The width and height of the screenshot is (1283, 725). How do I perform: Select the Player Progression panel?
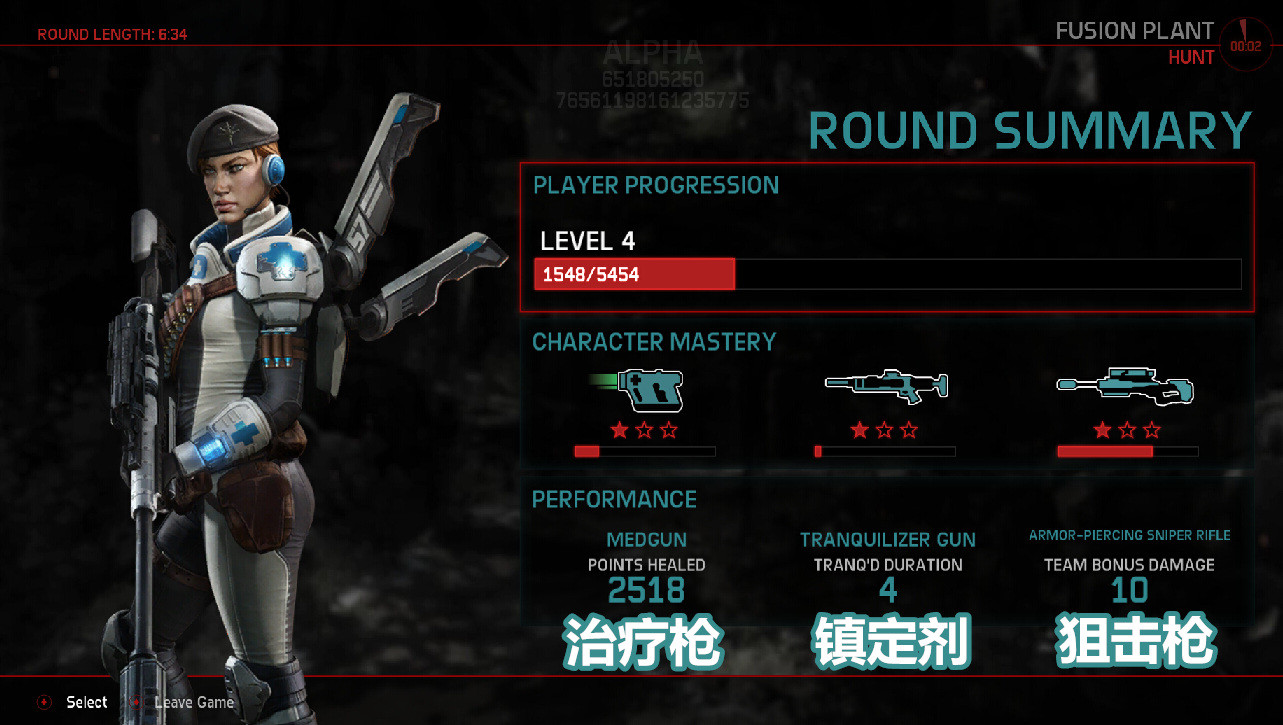point(886,237)
